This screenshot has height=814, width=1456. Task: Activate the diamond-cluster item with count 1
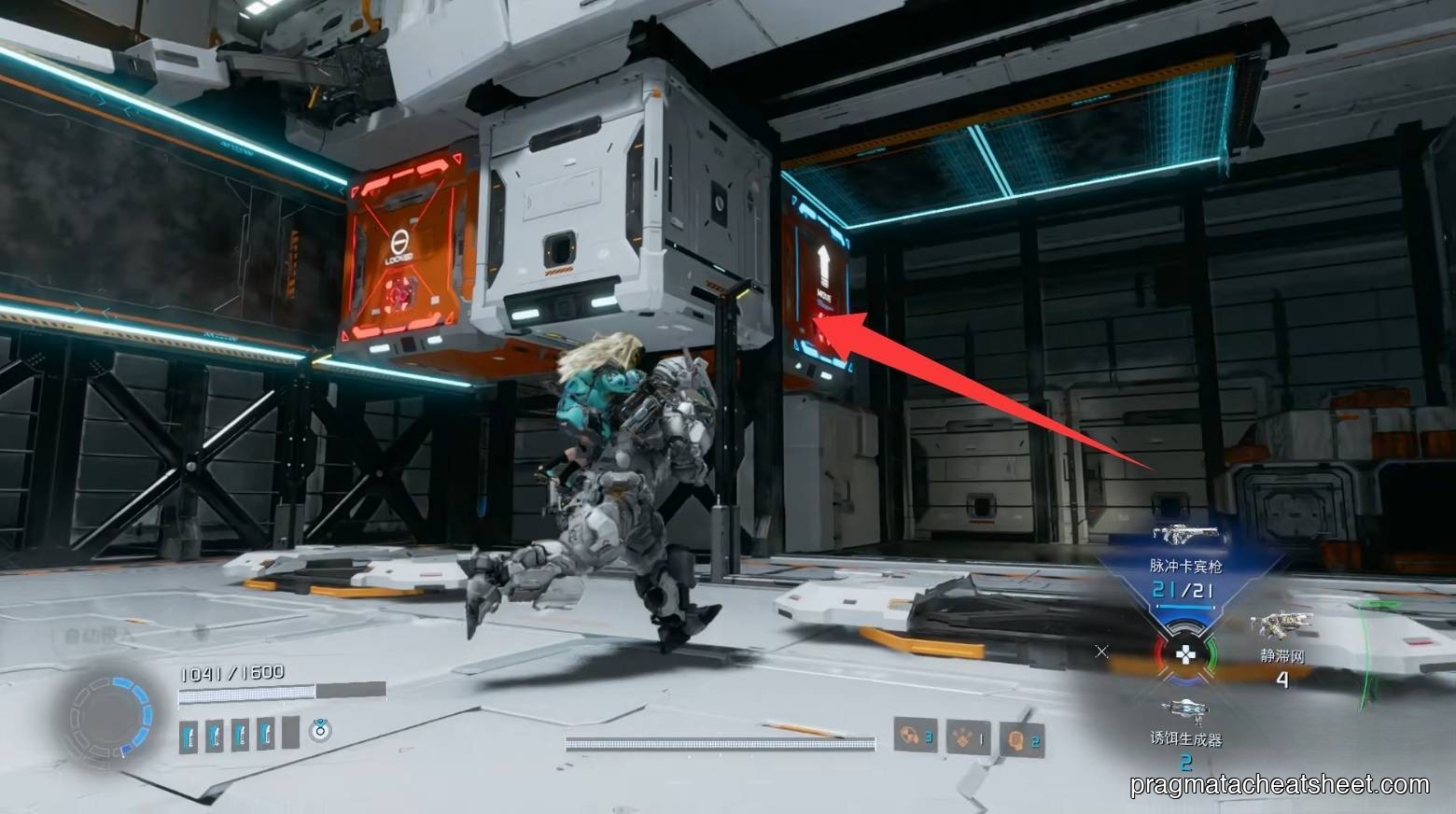point(967,737)
